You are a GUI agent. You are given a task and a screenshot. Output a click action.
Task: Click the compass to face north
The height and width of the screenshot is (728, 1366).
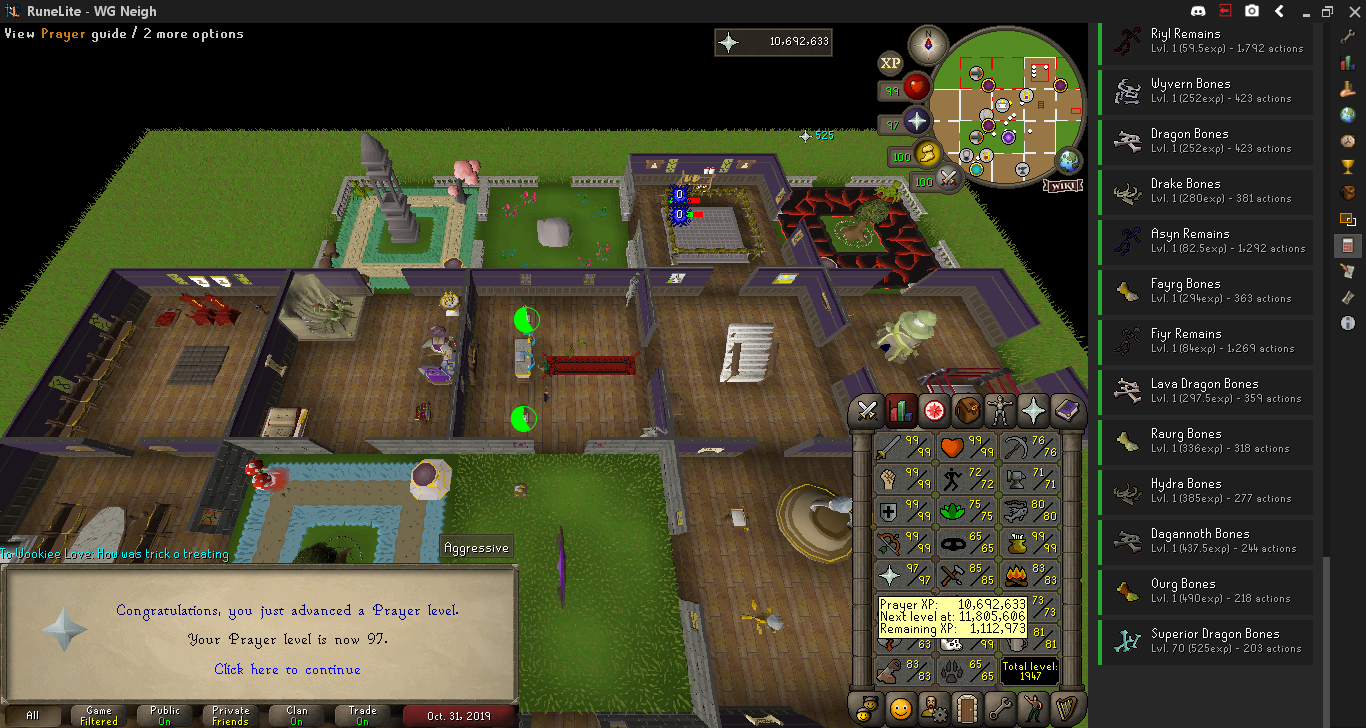928,45
